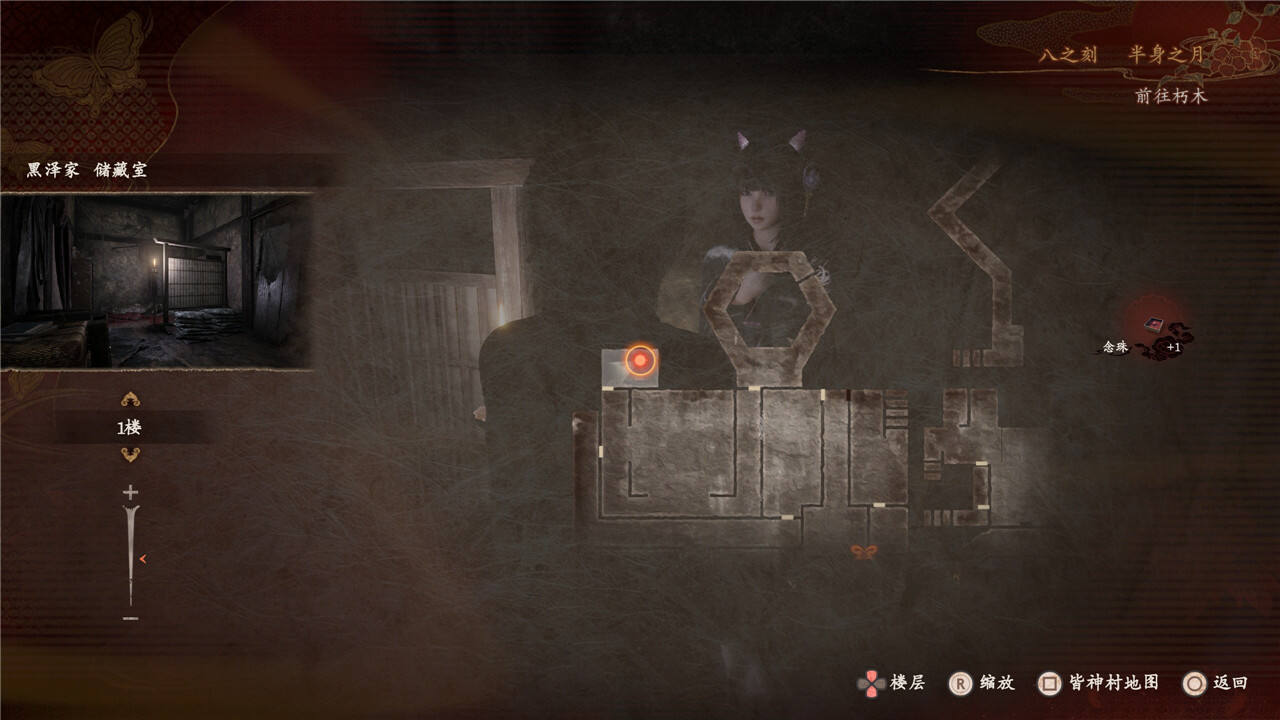Zoom out with the minus sign

(130, 619)
